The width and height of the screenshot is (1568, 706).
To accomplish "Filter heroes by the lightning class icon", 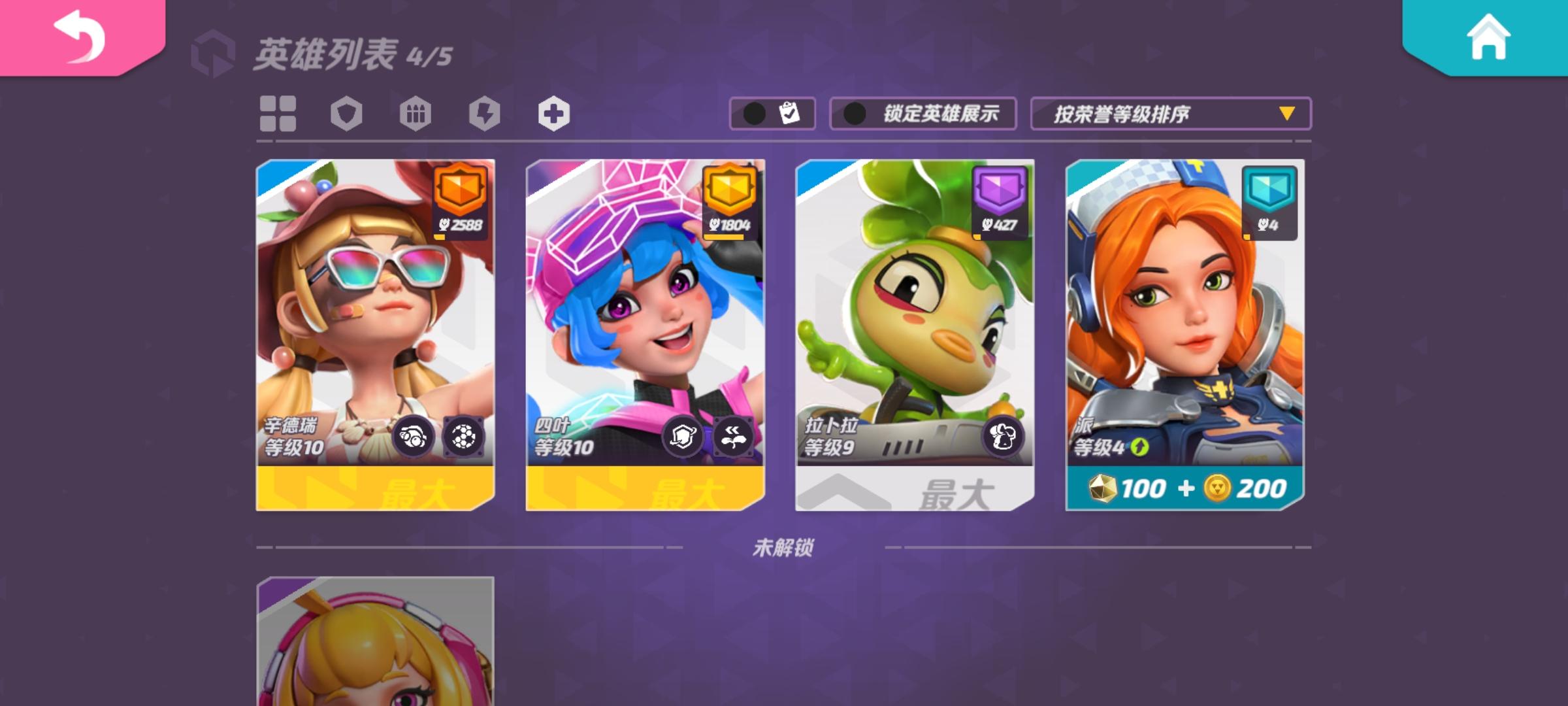I will pyautogui.click(x=485, y=112).
